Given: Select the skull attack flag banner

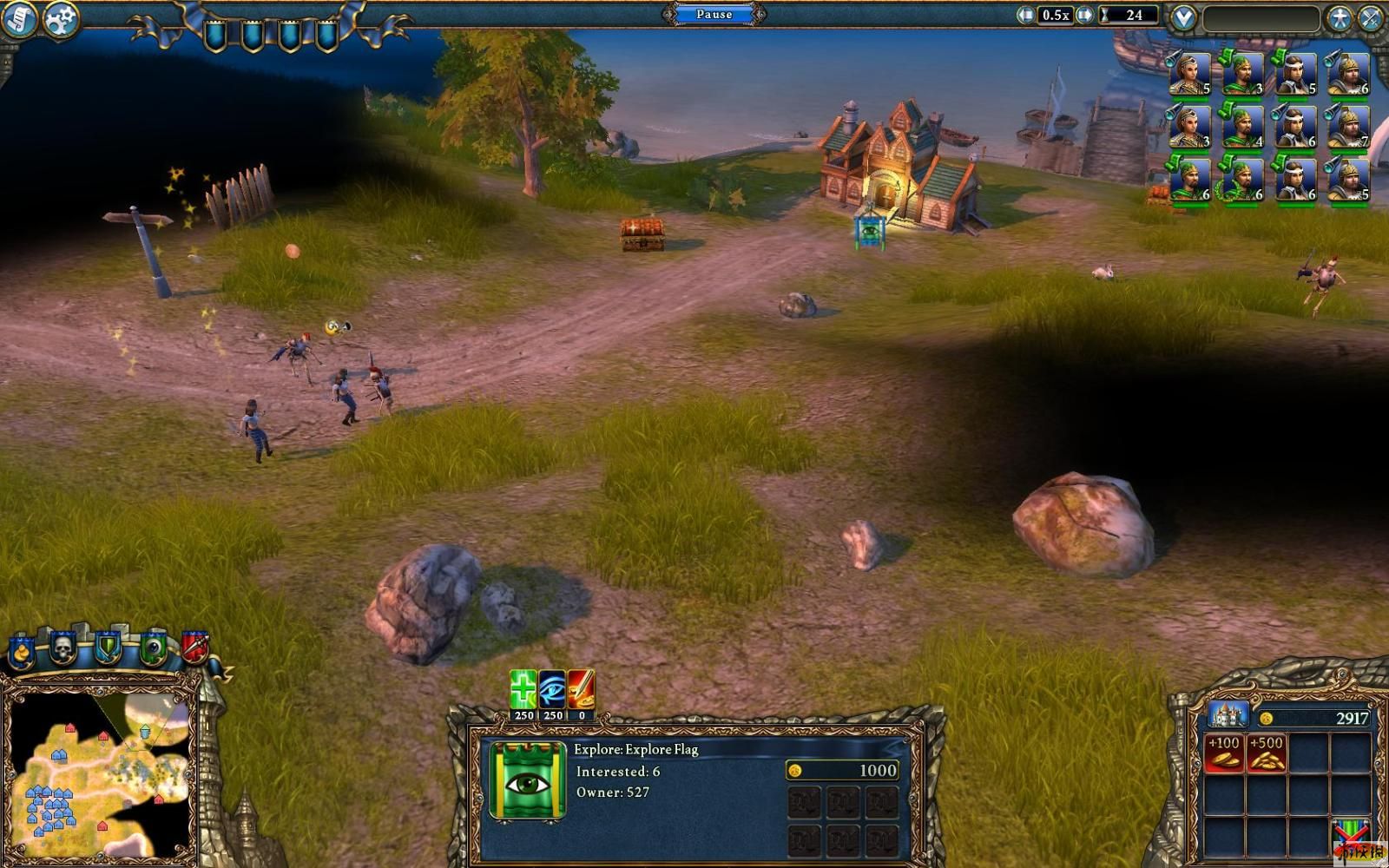Looking at the screenshot, I should click(x=63, y=647).
